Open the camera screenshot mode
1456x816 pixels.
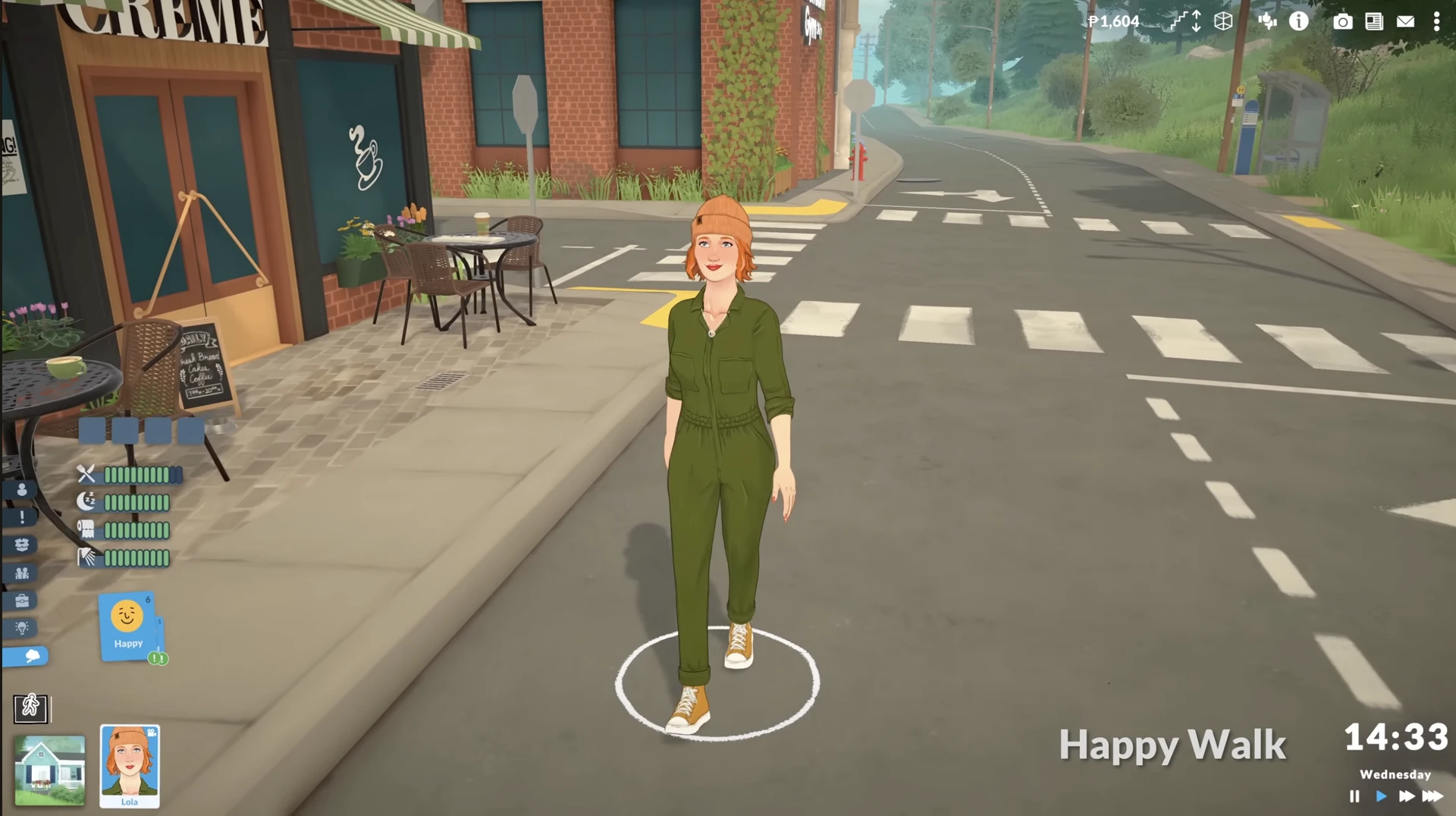point(1342,21)
